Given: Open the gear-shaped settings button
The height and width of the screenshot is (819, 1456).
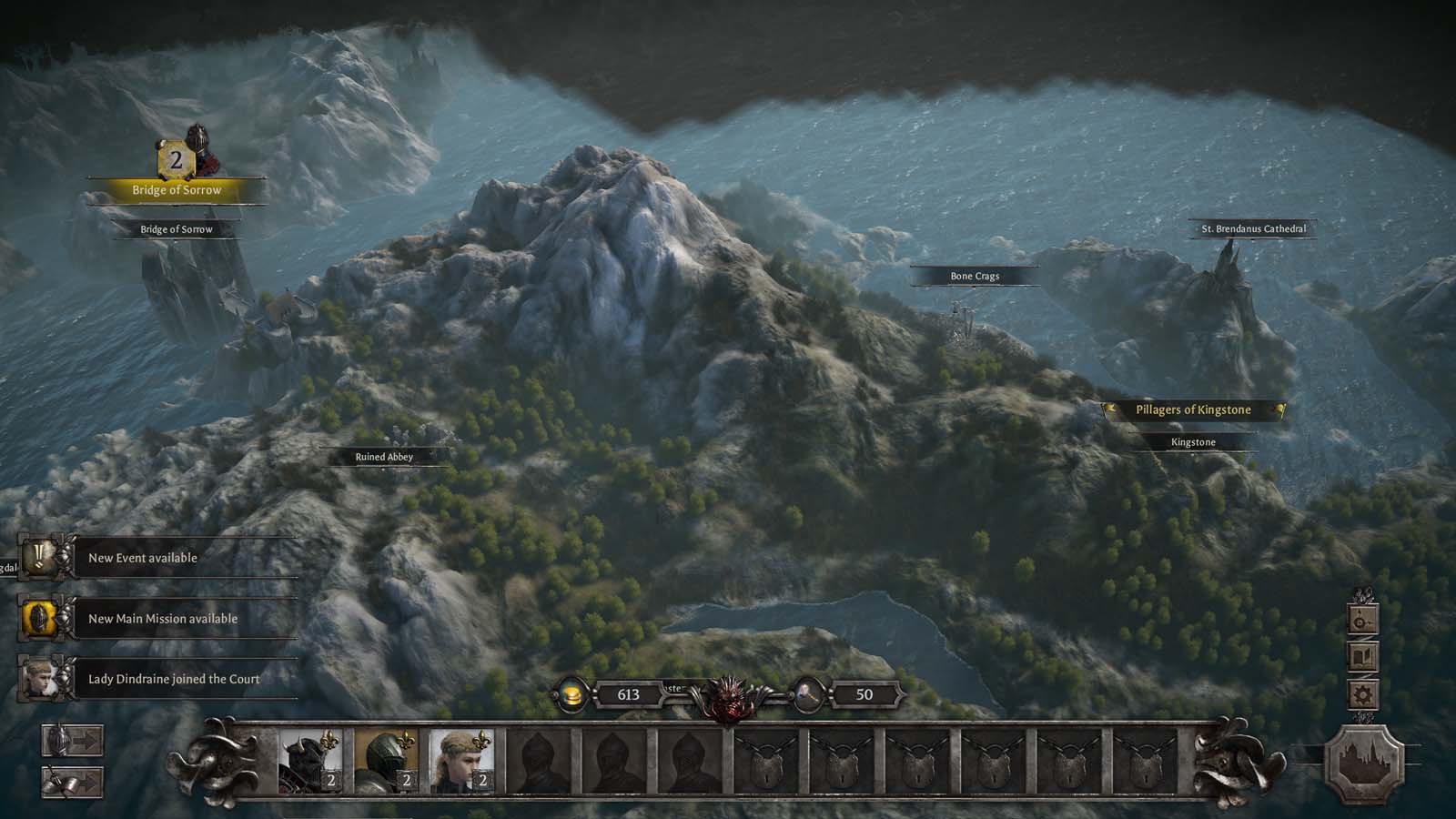Looking at the screenshot, I should pos(1362,696).
